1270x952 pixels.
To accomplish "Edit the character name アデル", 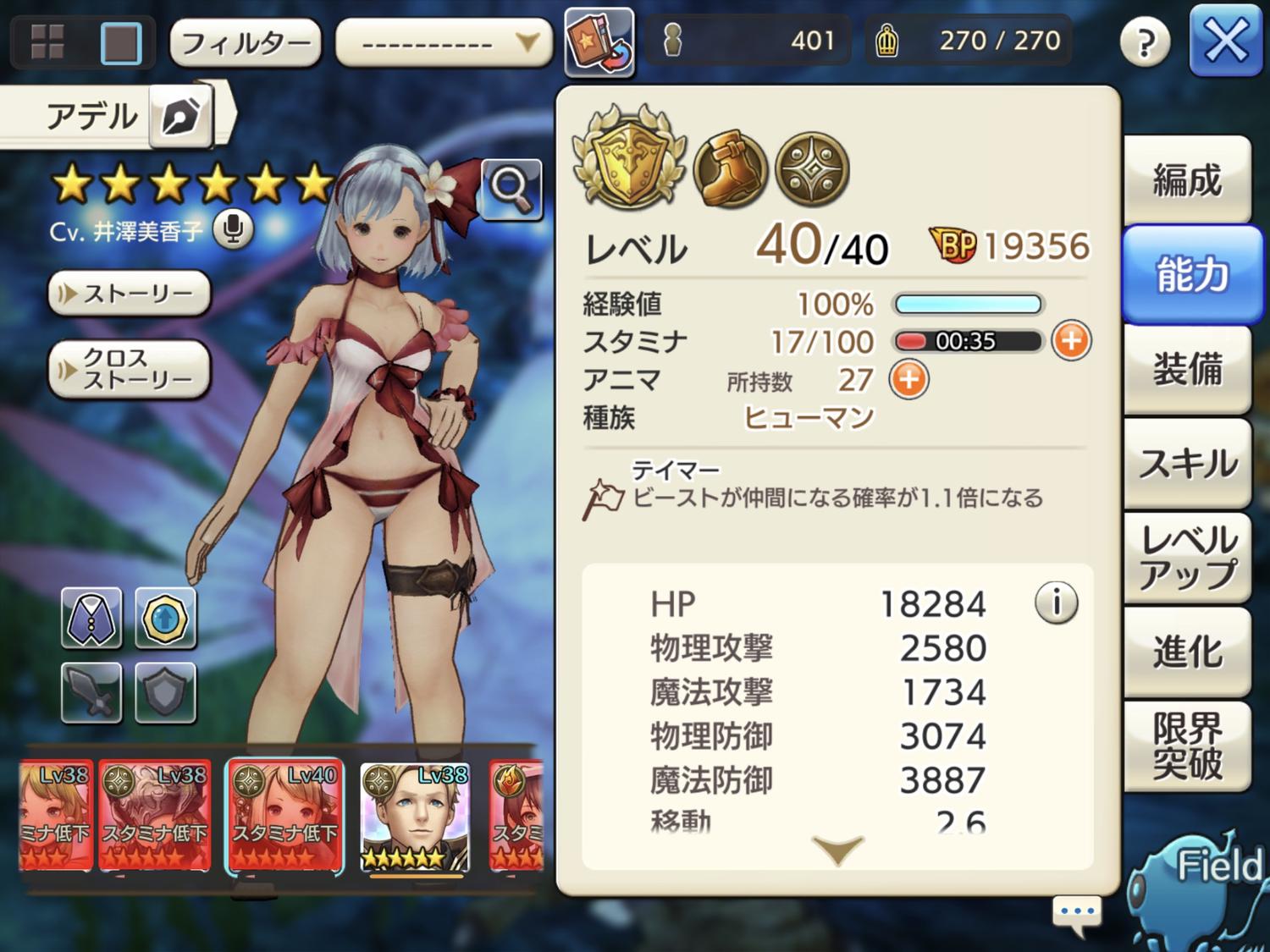I will click(x=181, y=117).
